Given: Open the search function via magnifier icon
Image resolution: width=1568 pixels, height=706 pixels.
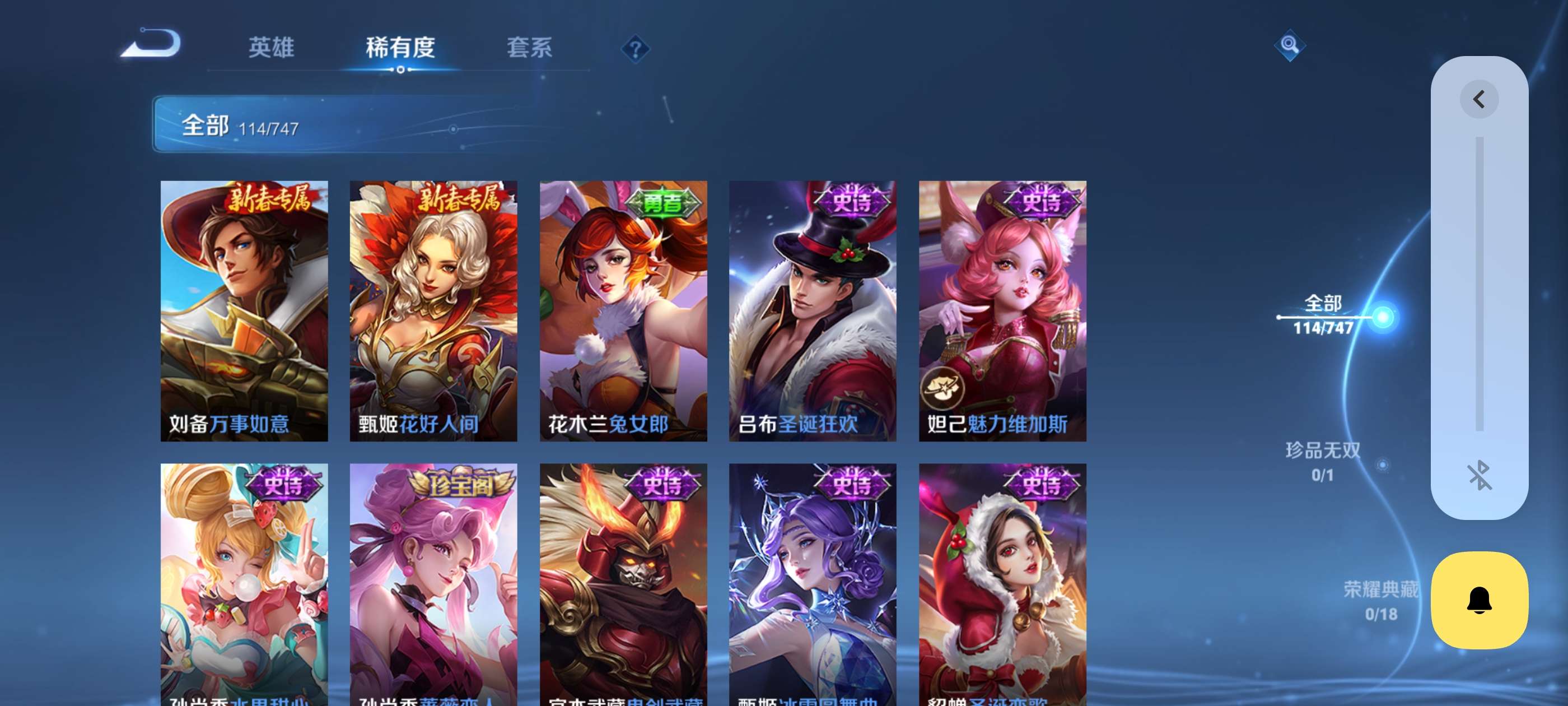Looking at the screenshot, I should pos(1290,45).
